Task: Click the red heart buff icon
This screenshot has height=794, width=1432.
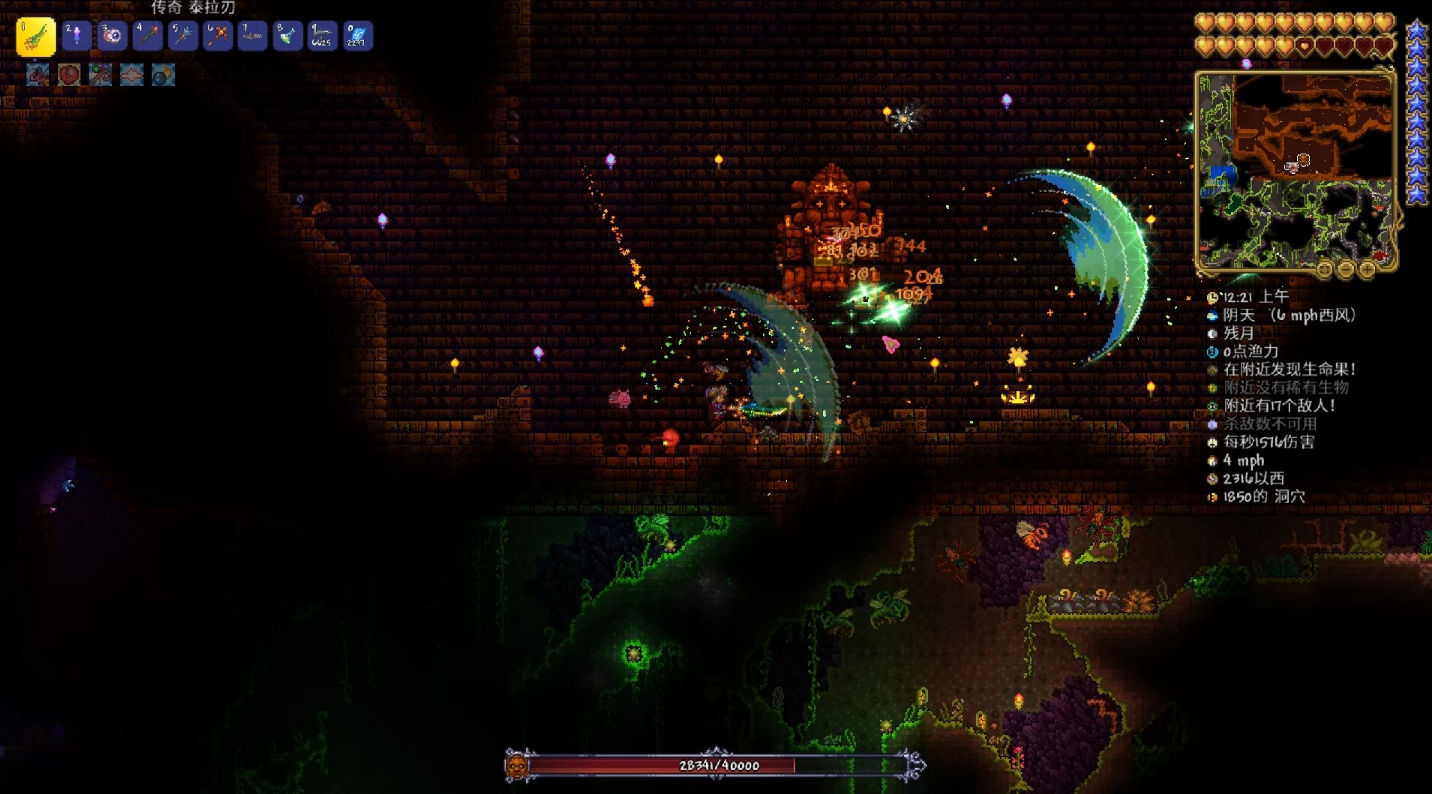Action: pos(69,74)
